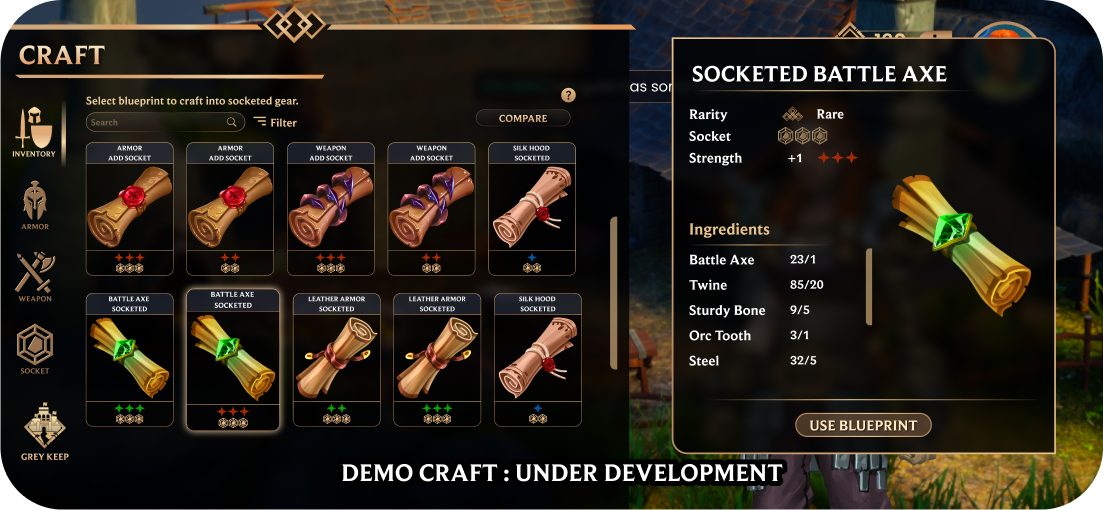Choose the two-star Armor Add Socket blueprint
The height and width of the screenshot is (510, 1103).
[x=230, y=208]
